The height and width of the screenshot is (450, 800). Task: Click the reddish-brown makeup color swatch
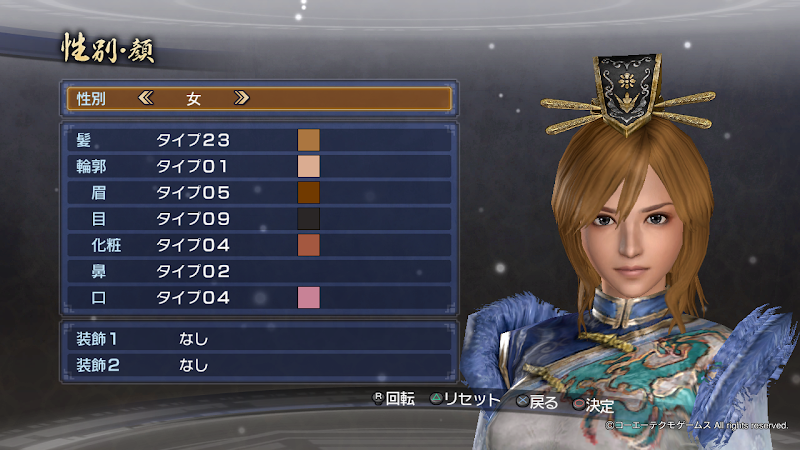(308, 244)
